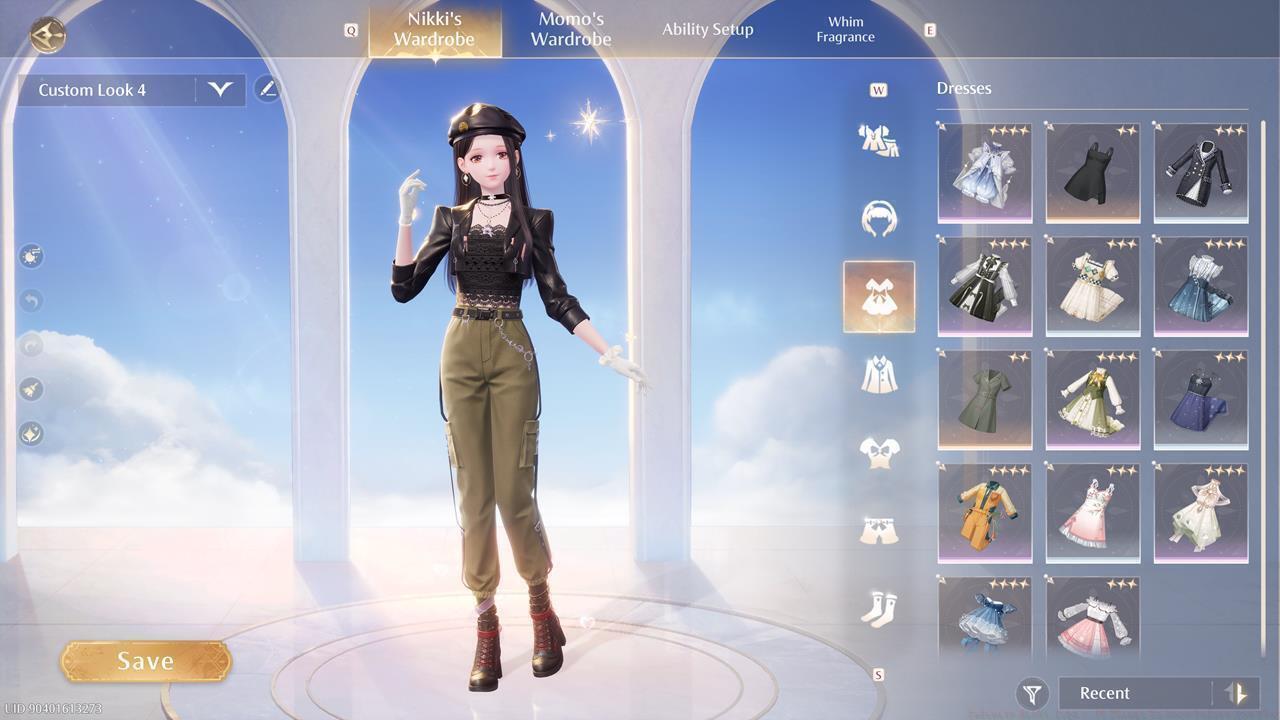Open the Ability Setup tab
This screenshot has height=720, width=1280.
(x=707, y=29)
